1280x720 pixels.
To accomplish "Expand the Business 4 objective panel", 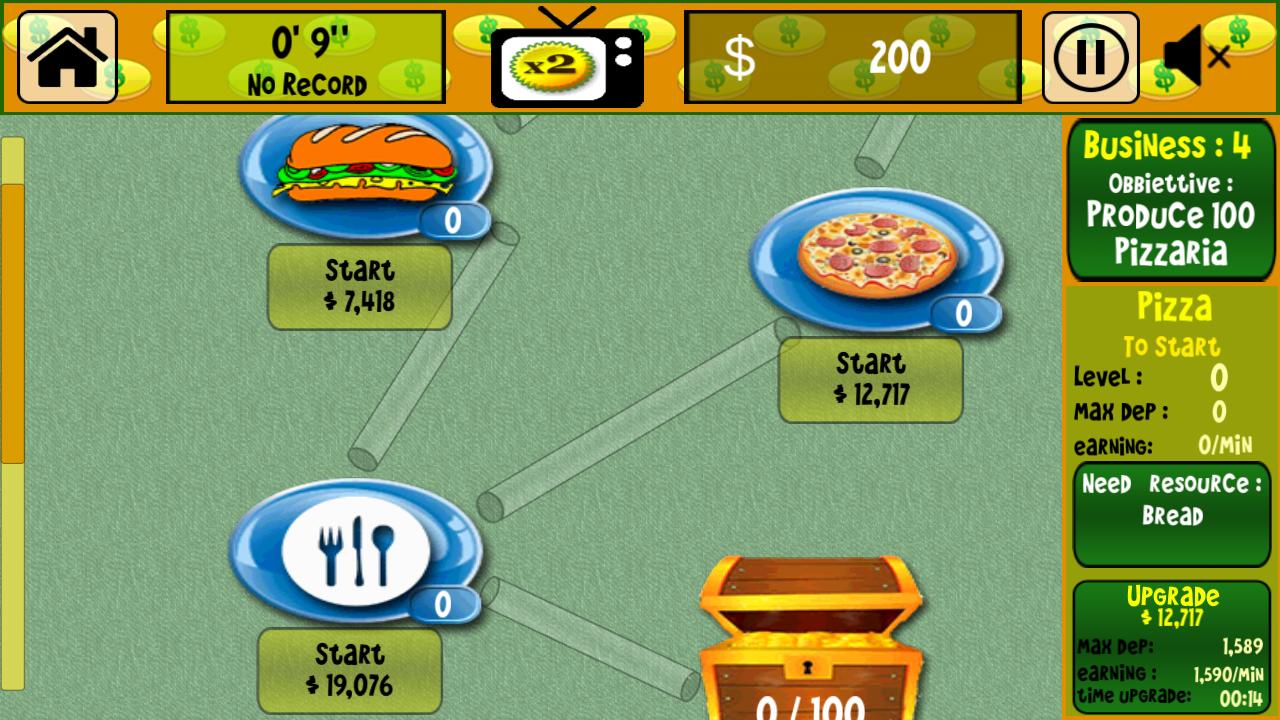I will [x=1171, y=200].
